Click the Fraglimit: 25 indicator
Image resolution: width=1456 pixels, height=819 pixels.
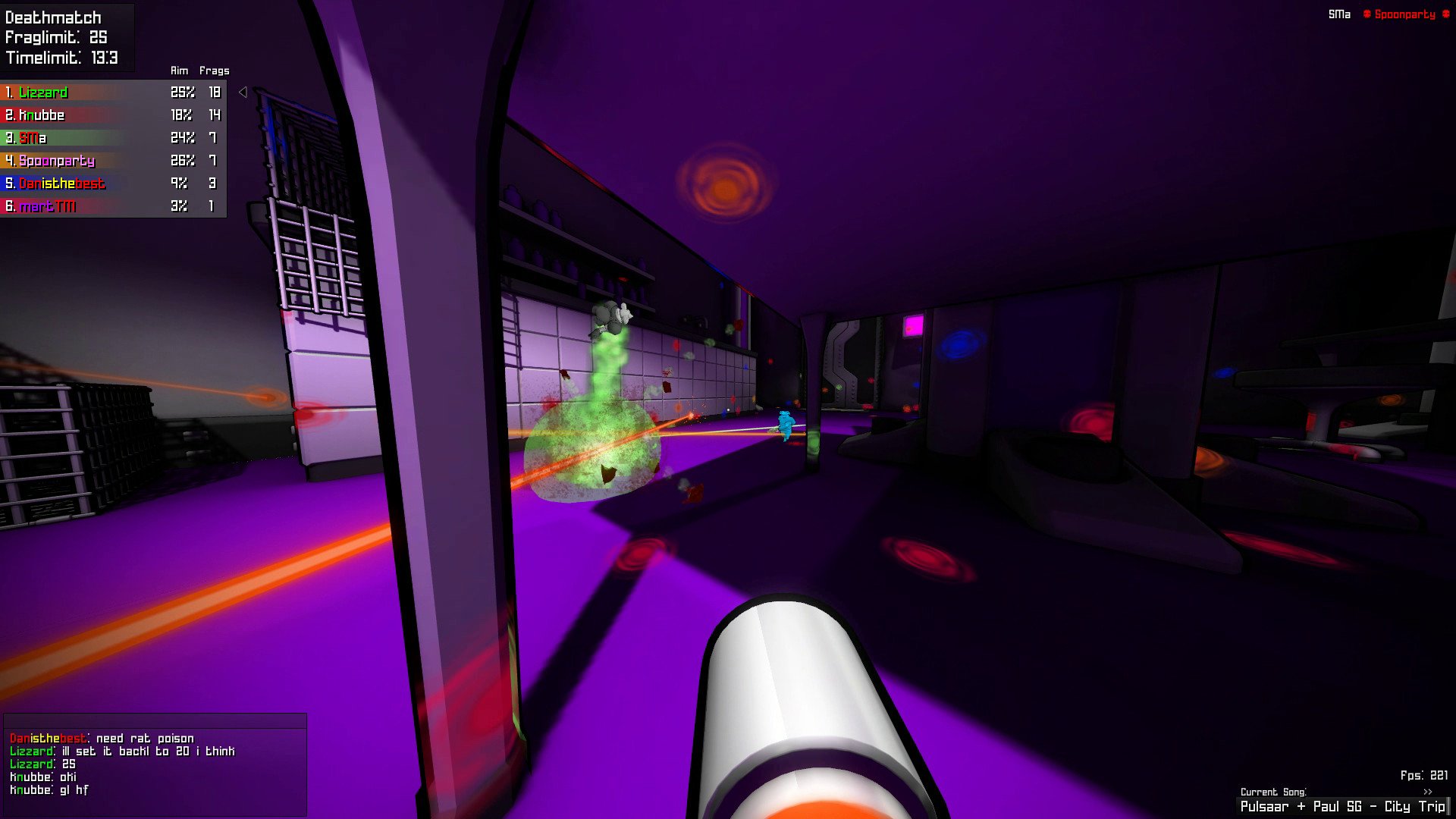pyautogui.click(x=55, y=36)
